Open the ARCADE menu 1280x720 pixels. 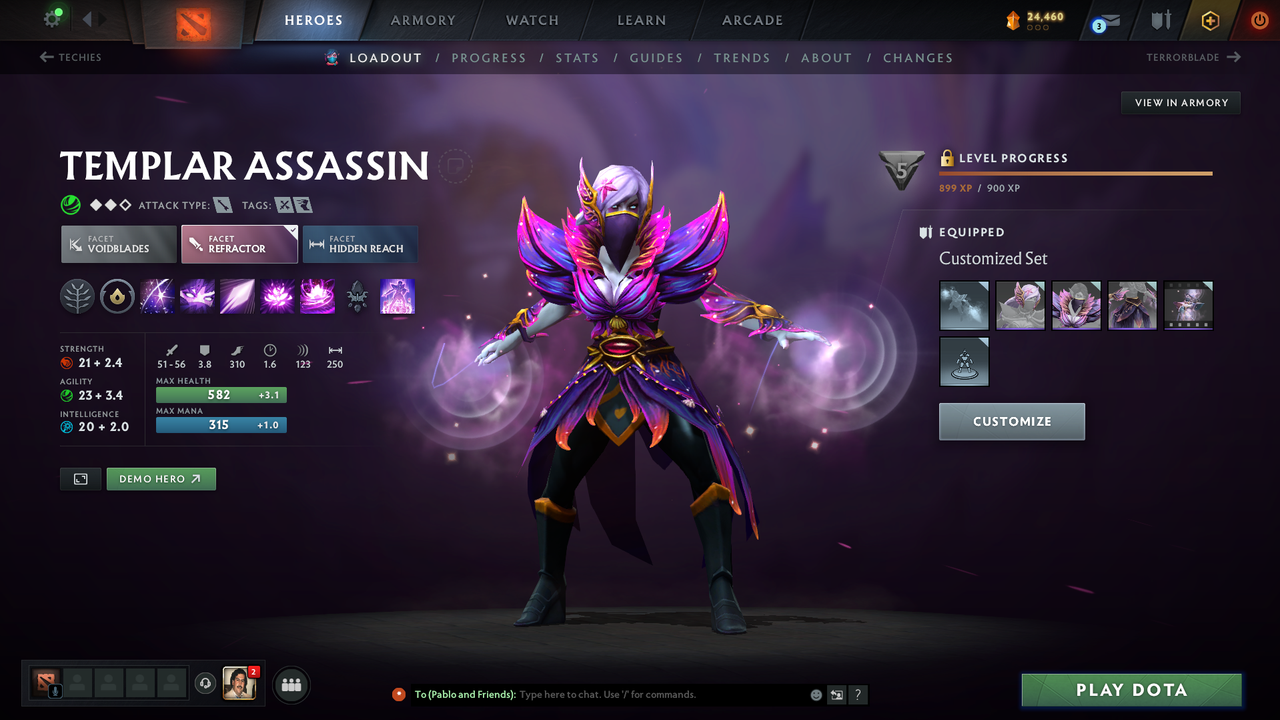[751, 20]
